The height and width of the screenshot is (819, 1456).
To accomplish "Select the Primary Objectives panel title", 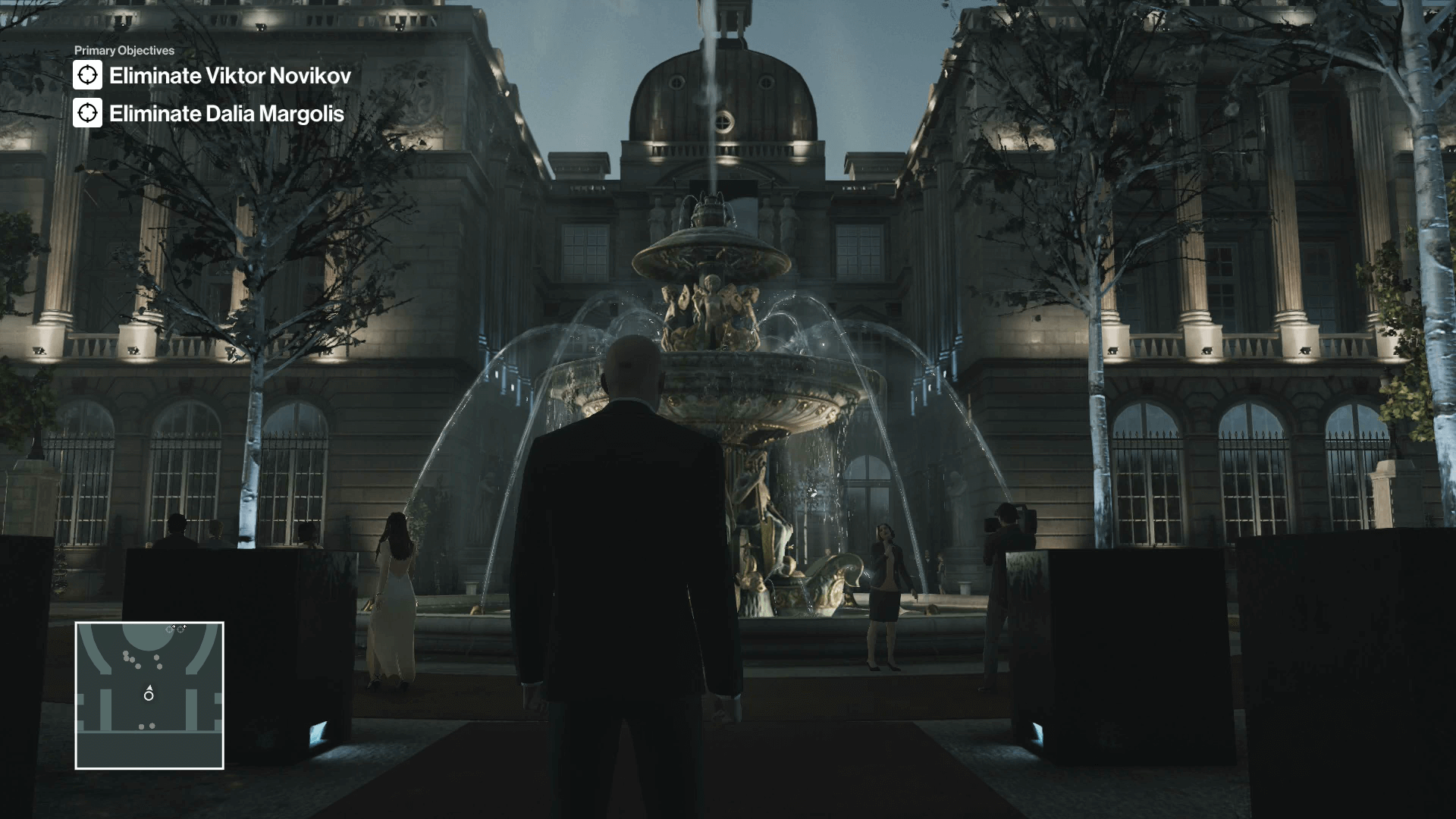I will (x=123, y=51).
